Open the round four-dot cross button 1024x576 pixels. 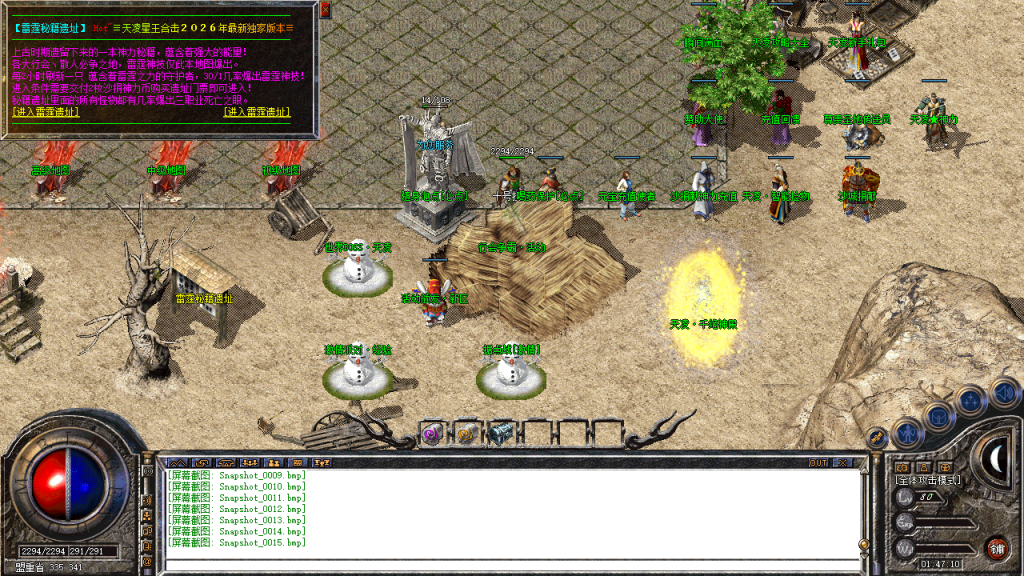[x=969, y=401]
